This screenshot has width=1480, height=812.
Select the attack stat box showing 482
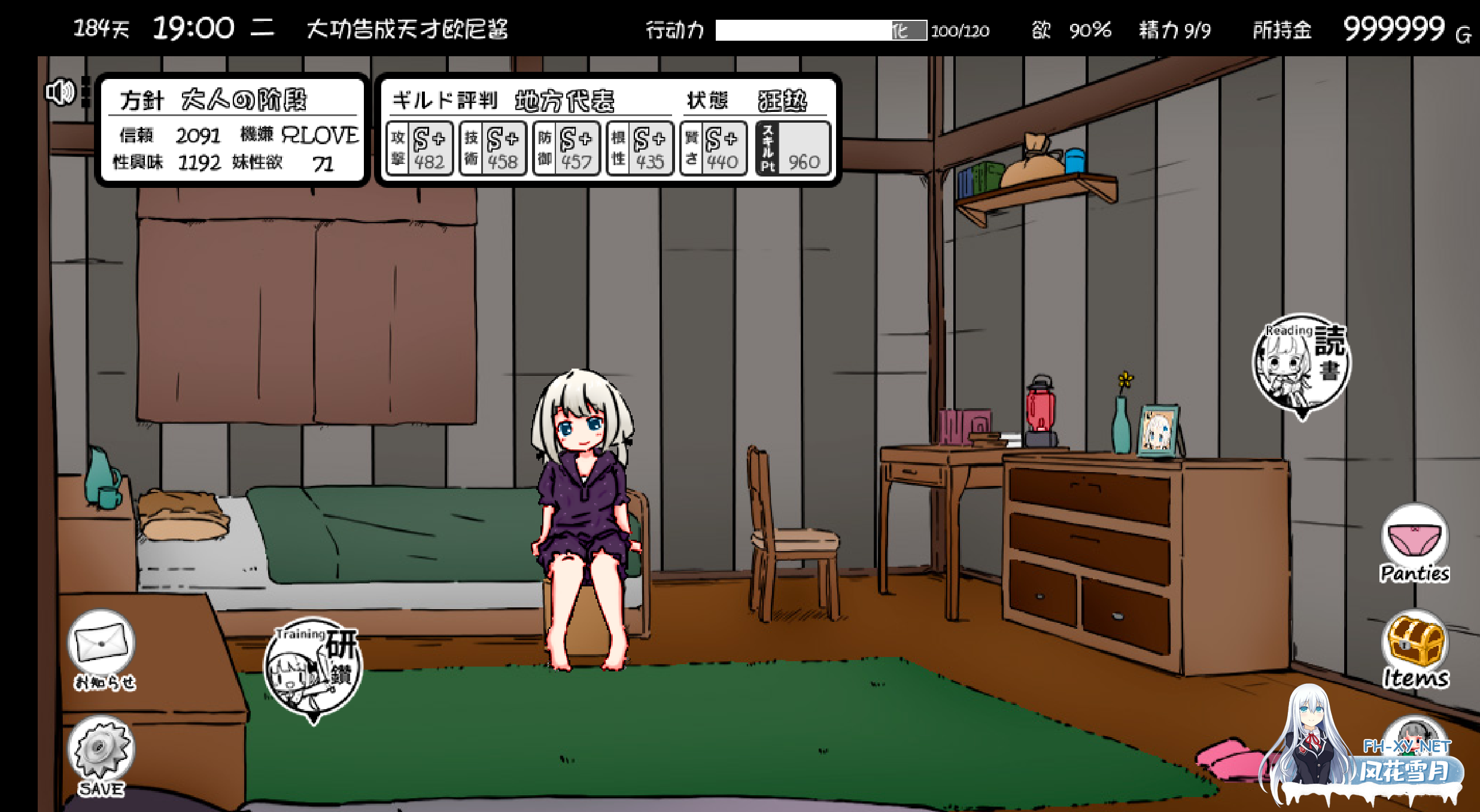point(420,149)
